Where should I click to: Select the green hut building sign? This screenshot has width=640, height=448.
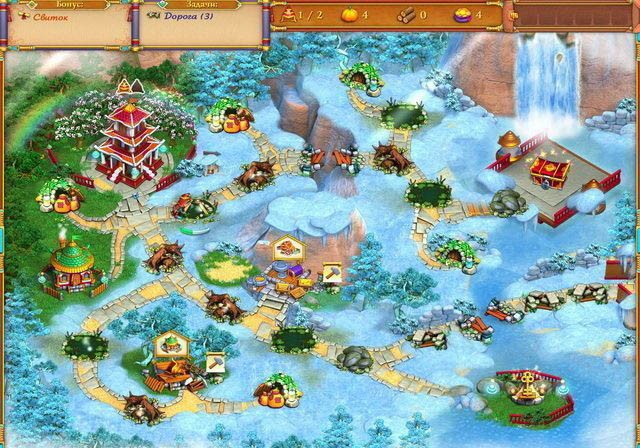(174, 345)
